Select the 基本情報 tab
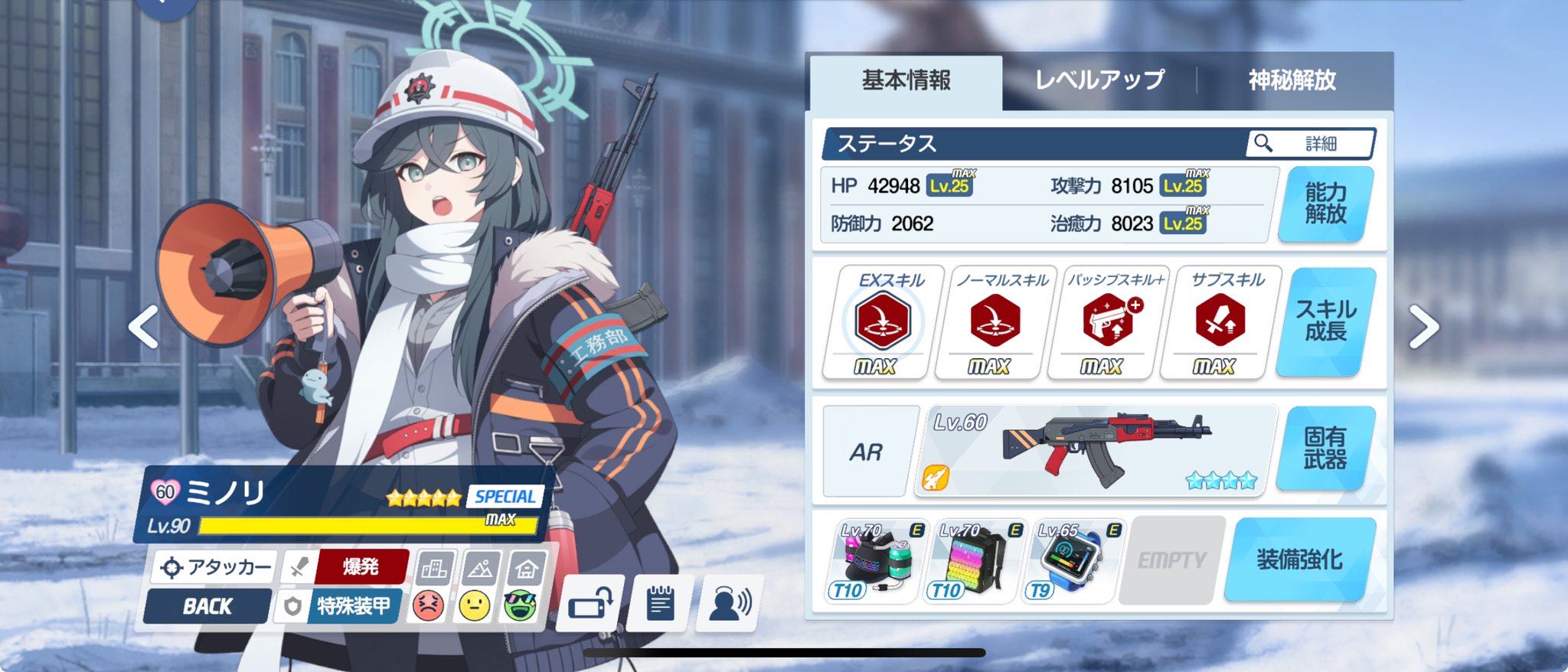Screen dimensions: 1568x672 (906, 80)
